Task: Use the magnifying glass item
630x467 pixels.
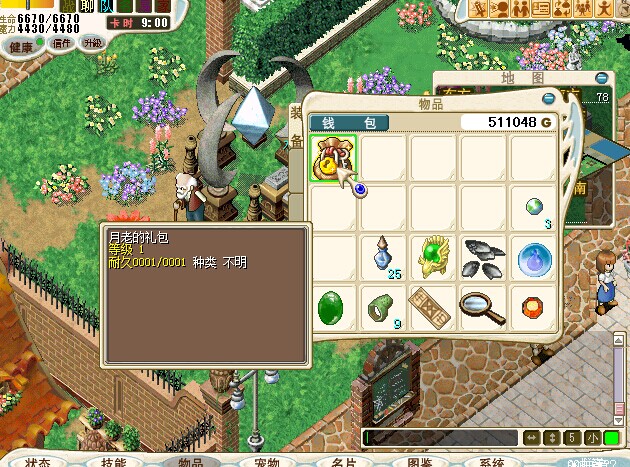Action: point(483,307)
